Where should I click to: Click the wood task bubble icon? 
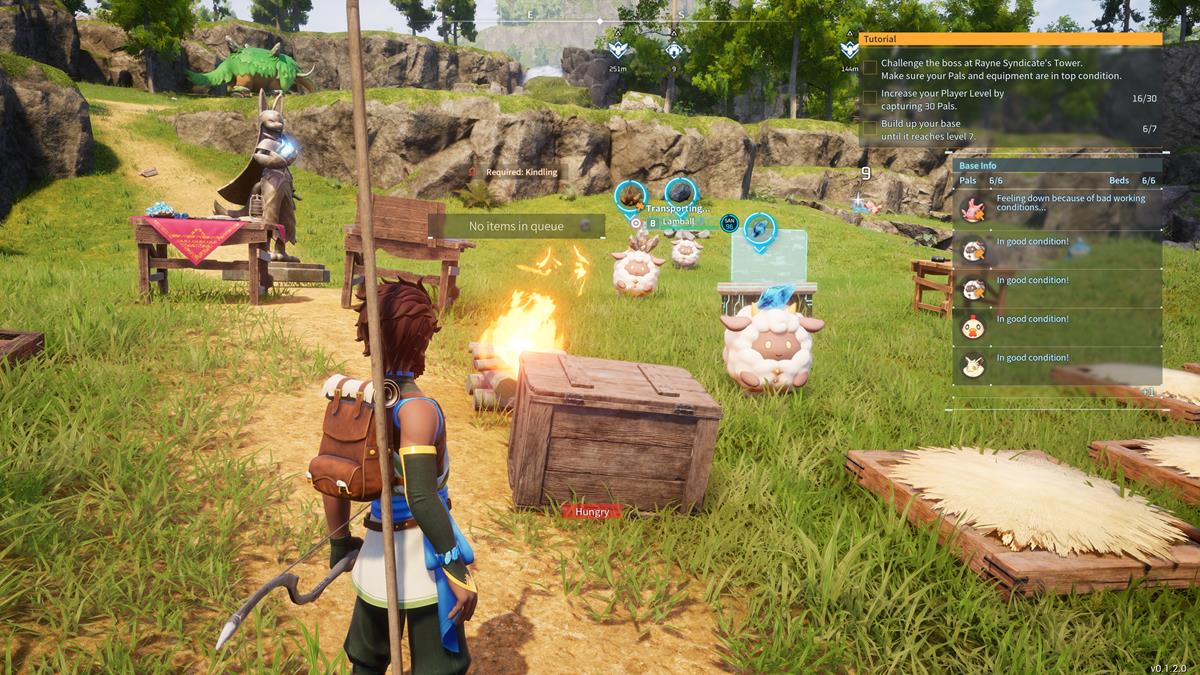pos(630,195)
